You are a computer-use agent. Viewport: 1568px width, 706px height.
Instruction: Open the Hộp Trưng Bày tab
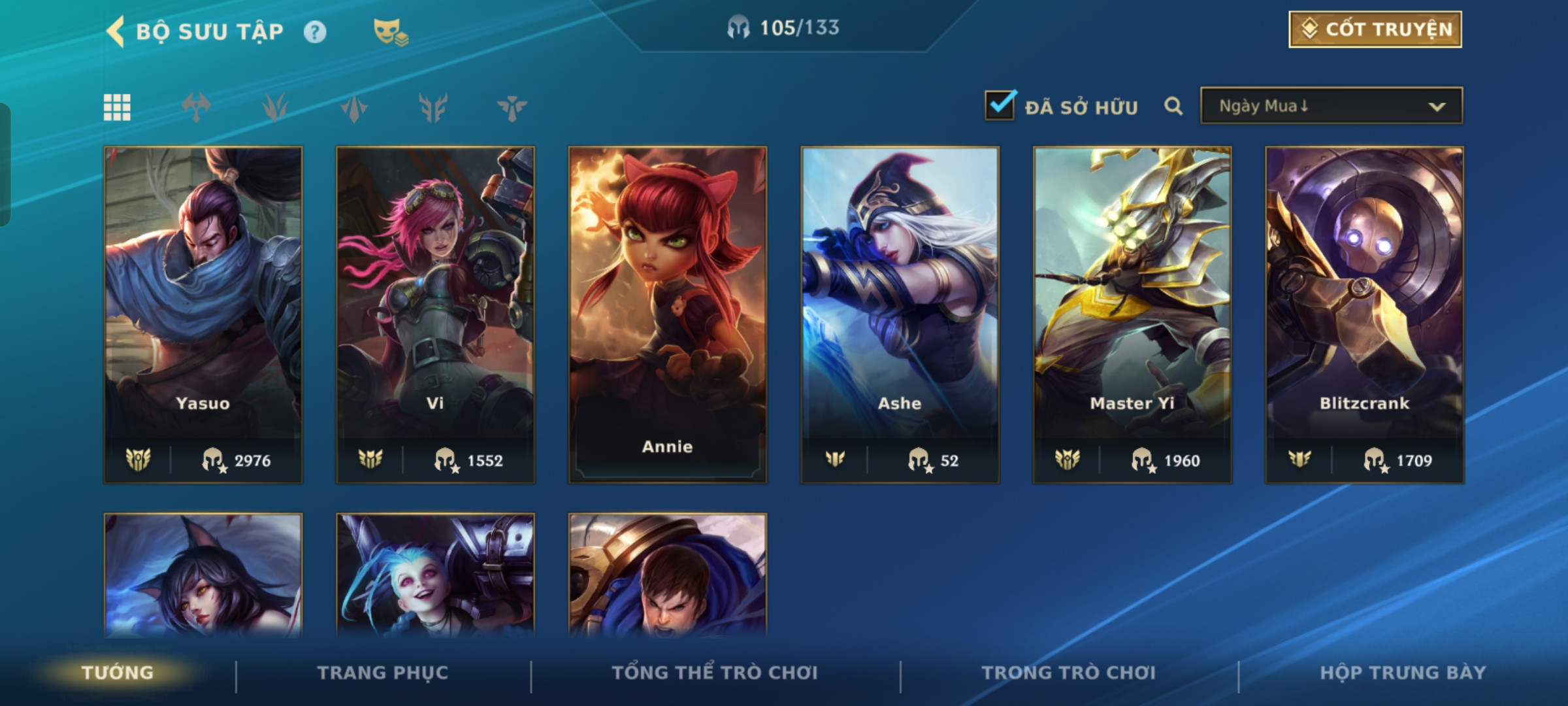tap(1403, 673)
